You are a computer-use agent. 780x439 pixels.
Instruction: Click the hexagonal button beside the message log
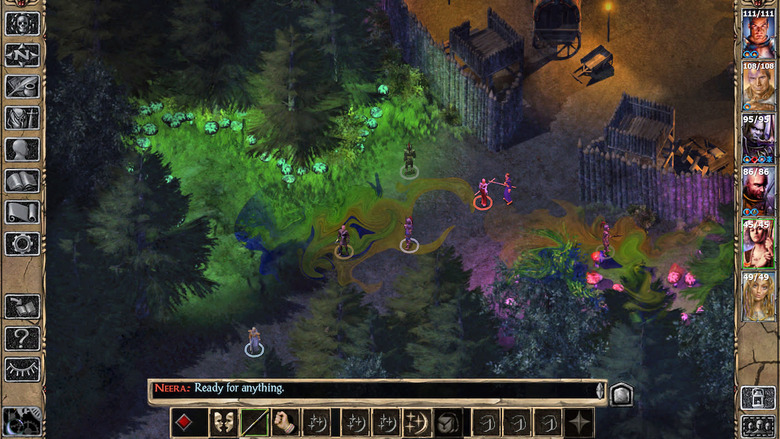coord(620,393)
